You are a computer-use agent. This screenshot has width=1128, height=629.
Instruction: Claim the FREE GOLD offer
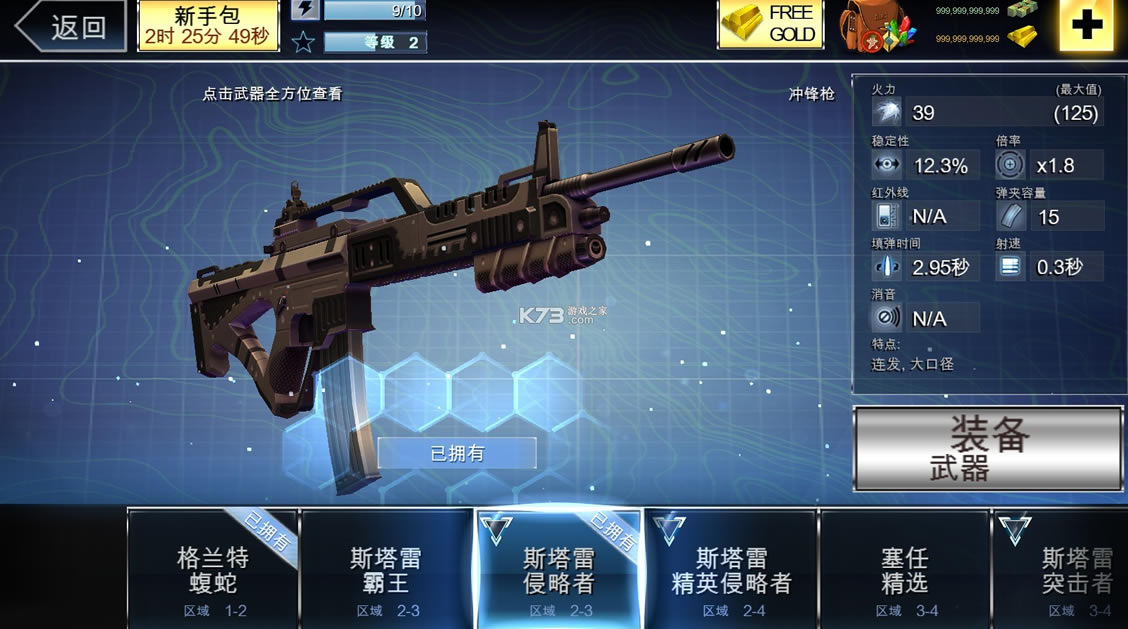[770, 25]
